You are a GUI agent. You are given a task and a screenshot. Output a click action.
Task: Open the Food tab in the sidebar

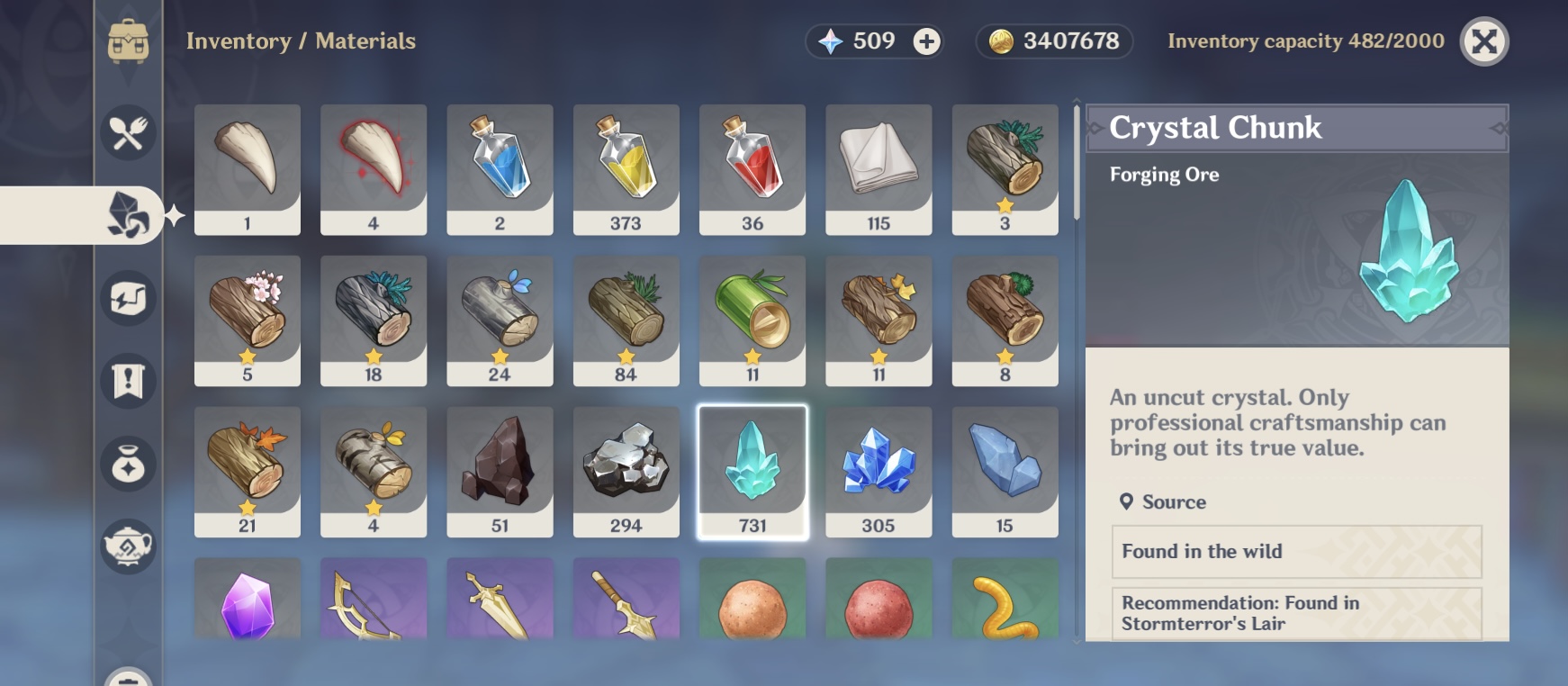point(129,132)
